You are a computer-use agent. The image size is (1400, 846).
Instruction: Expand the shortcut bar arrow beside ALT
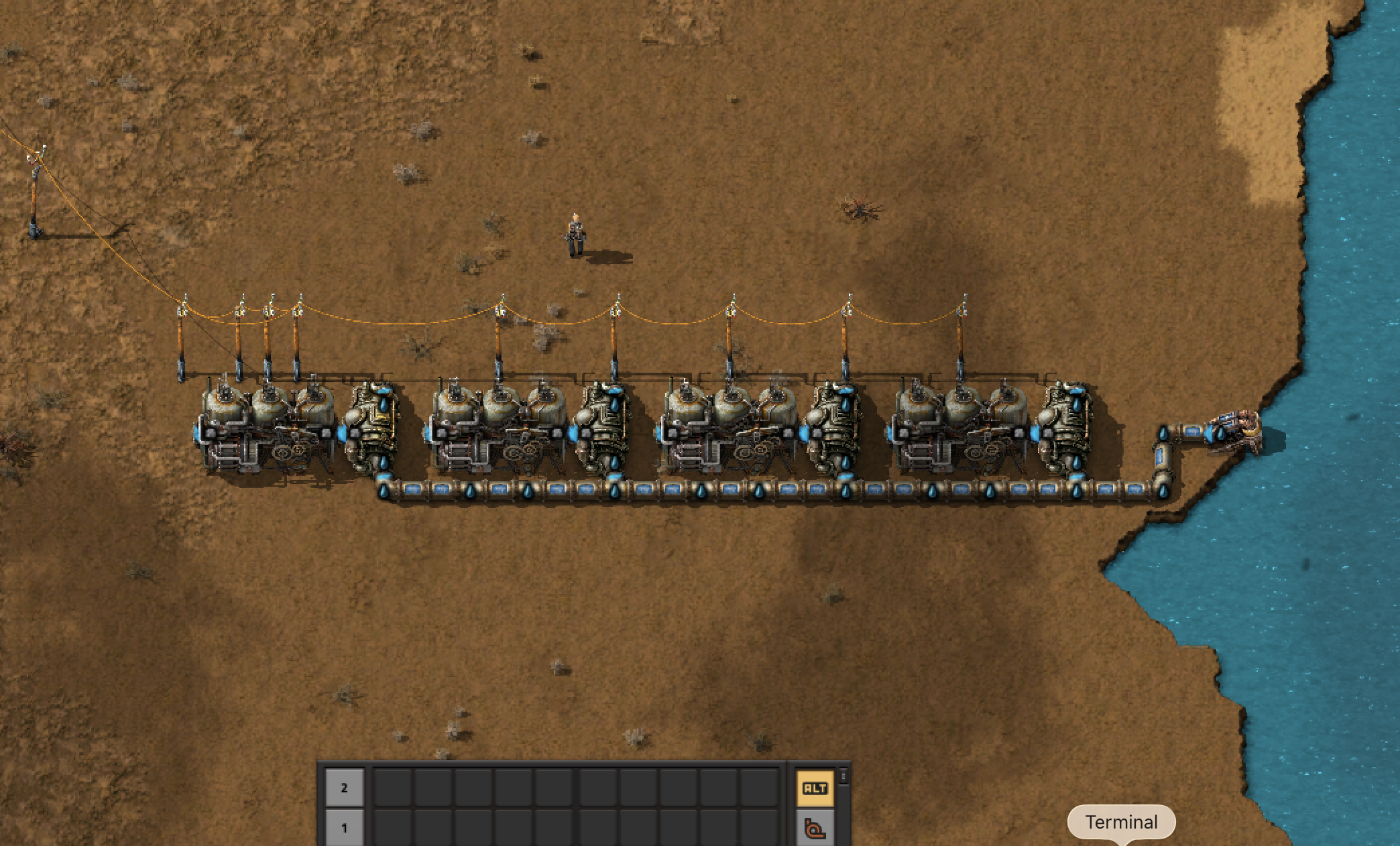pos(843,776)
